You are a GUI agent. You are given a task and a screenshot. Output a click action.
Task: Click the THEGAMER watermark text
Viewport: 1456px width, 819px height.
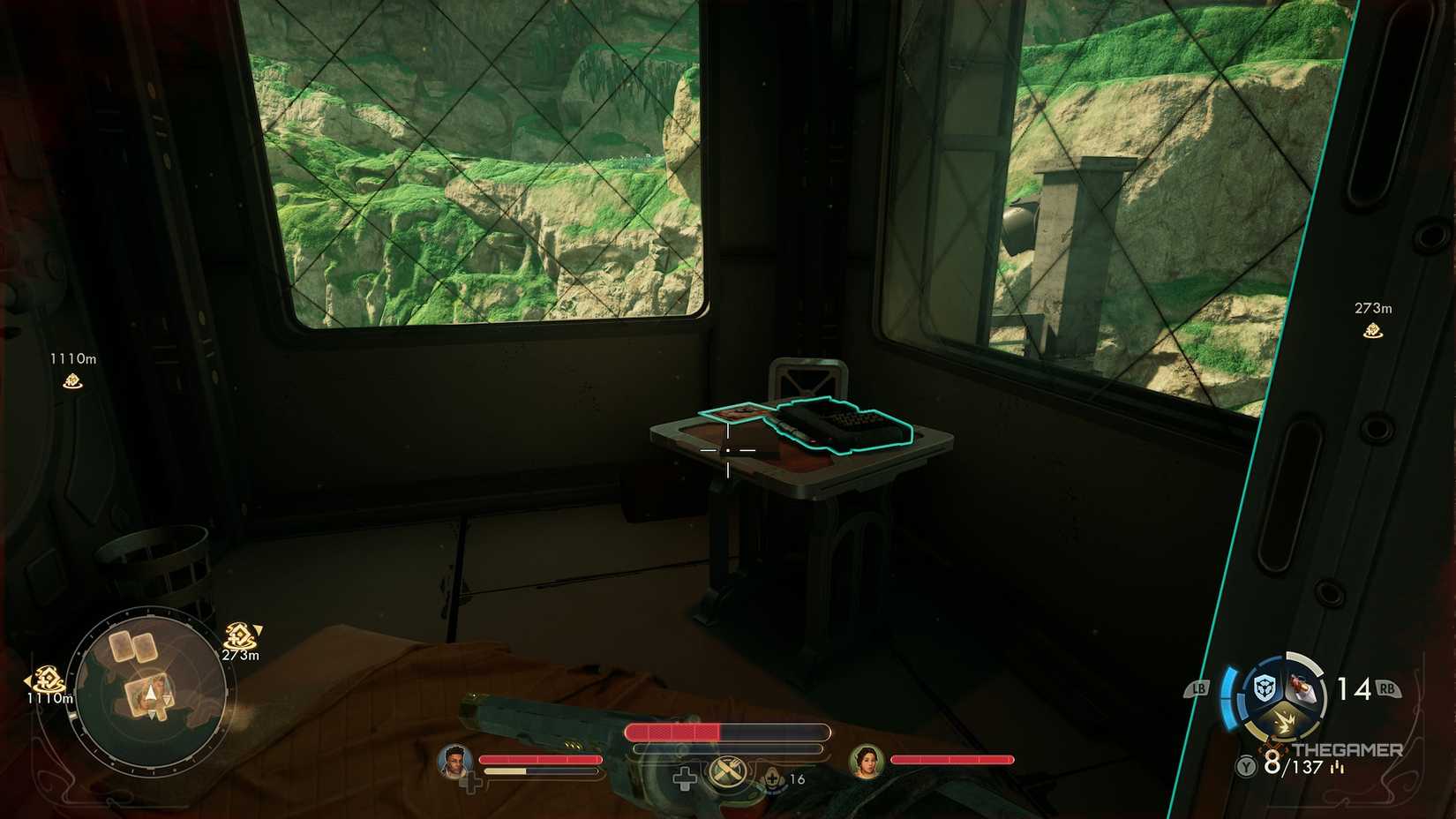click(x=1347, y=749)
